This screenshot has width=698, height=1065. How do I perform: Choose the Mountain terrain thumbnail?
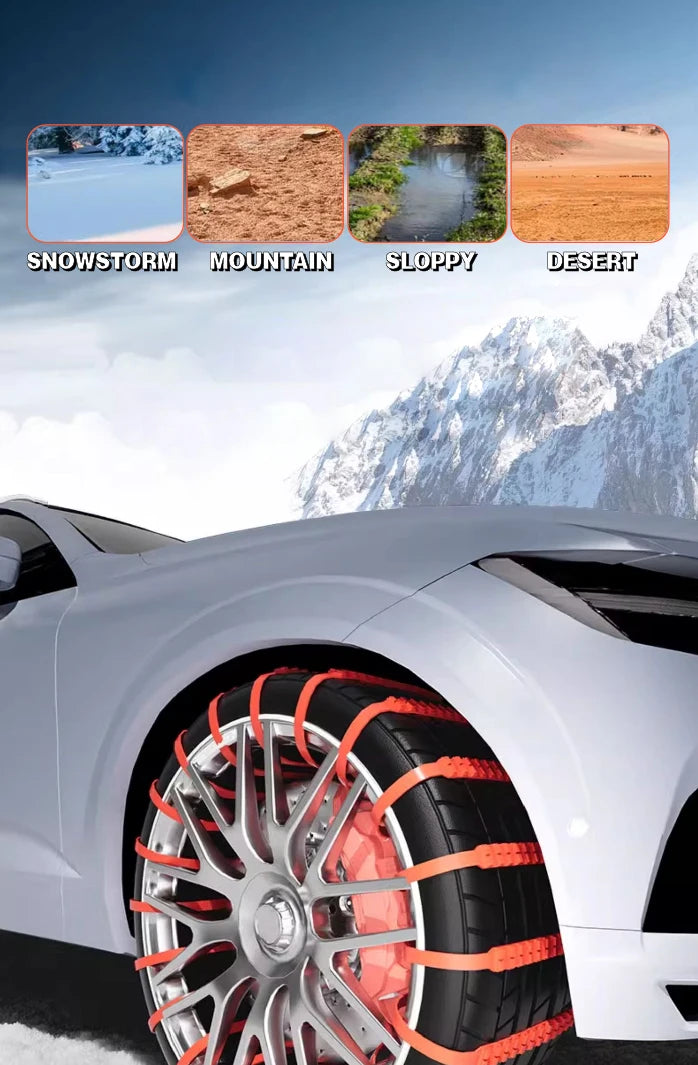pyautogui.click(x=265, y=183)
